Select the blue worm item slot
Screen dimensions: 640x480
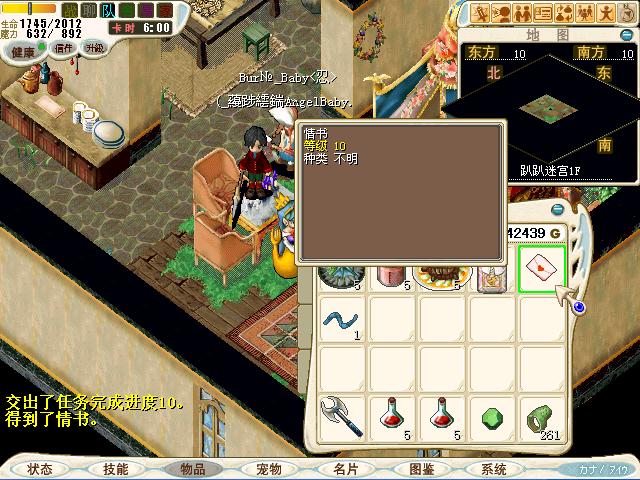(x=343, y=320)
